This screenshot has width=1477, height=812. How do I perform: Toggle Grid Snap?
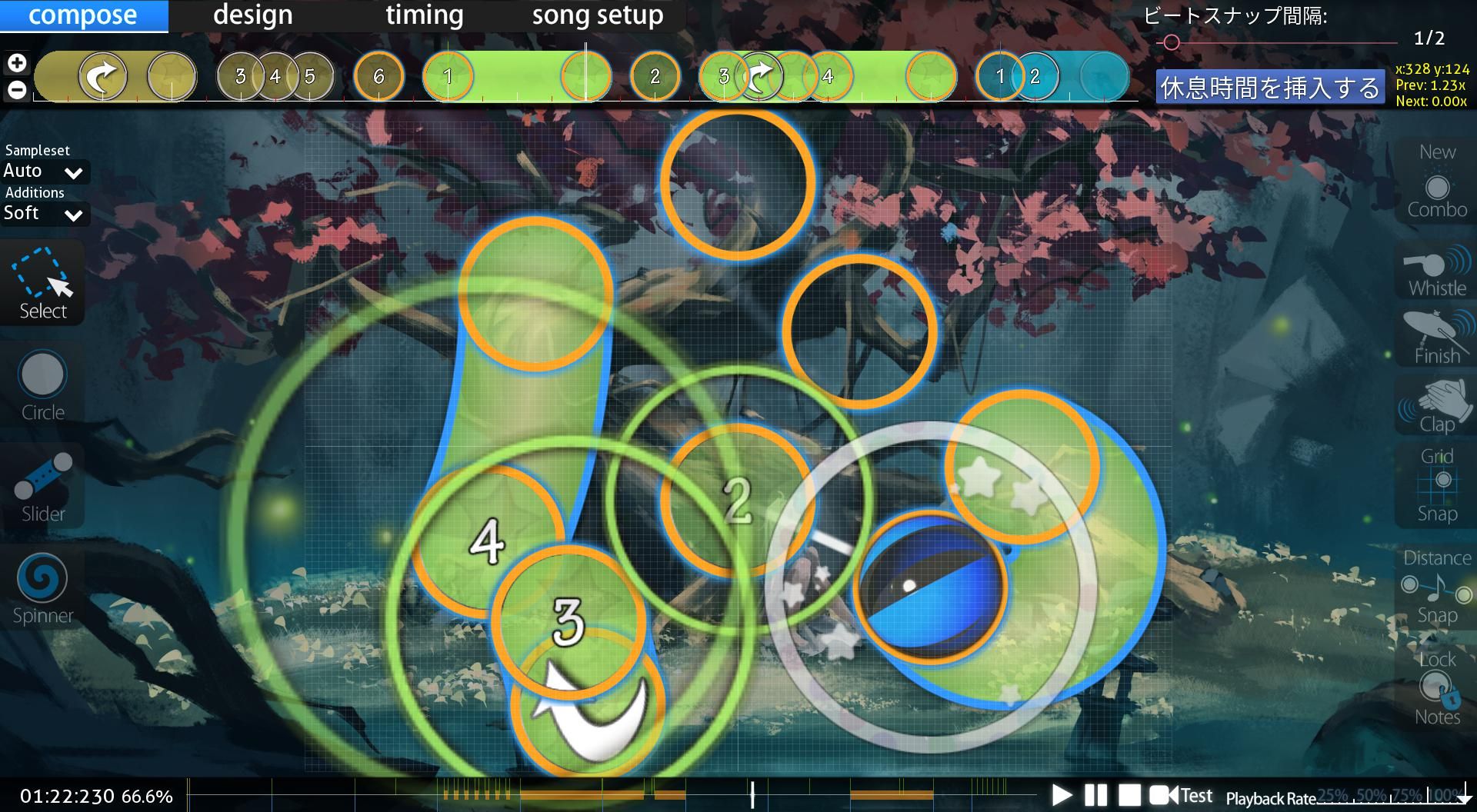[x=1437, y=484]
